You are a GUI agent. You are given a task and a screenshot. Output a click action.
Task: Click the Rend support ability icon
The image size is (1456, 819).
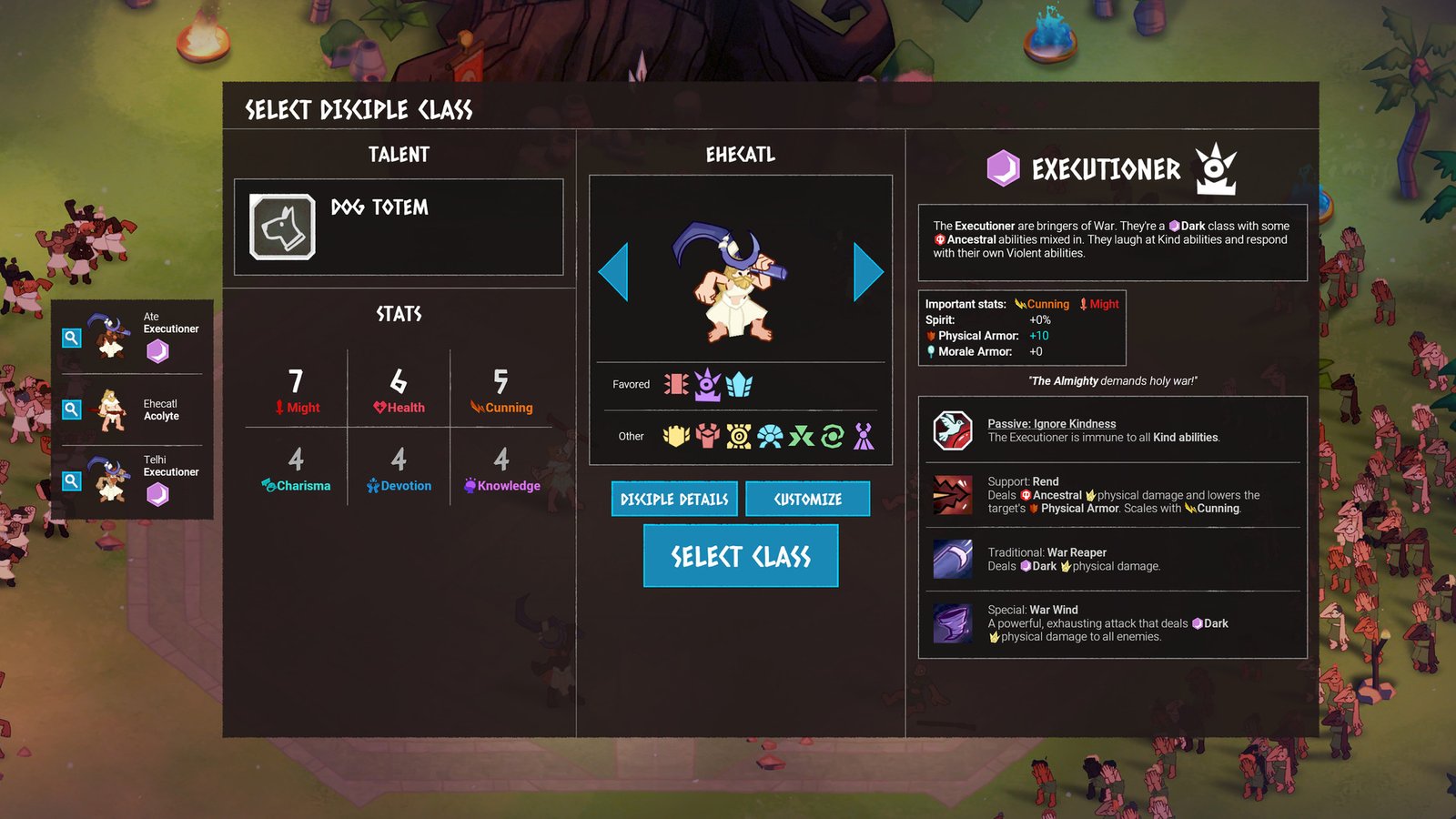click(952, 494)
